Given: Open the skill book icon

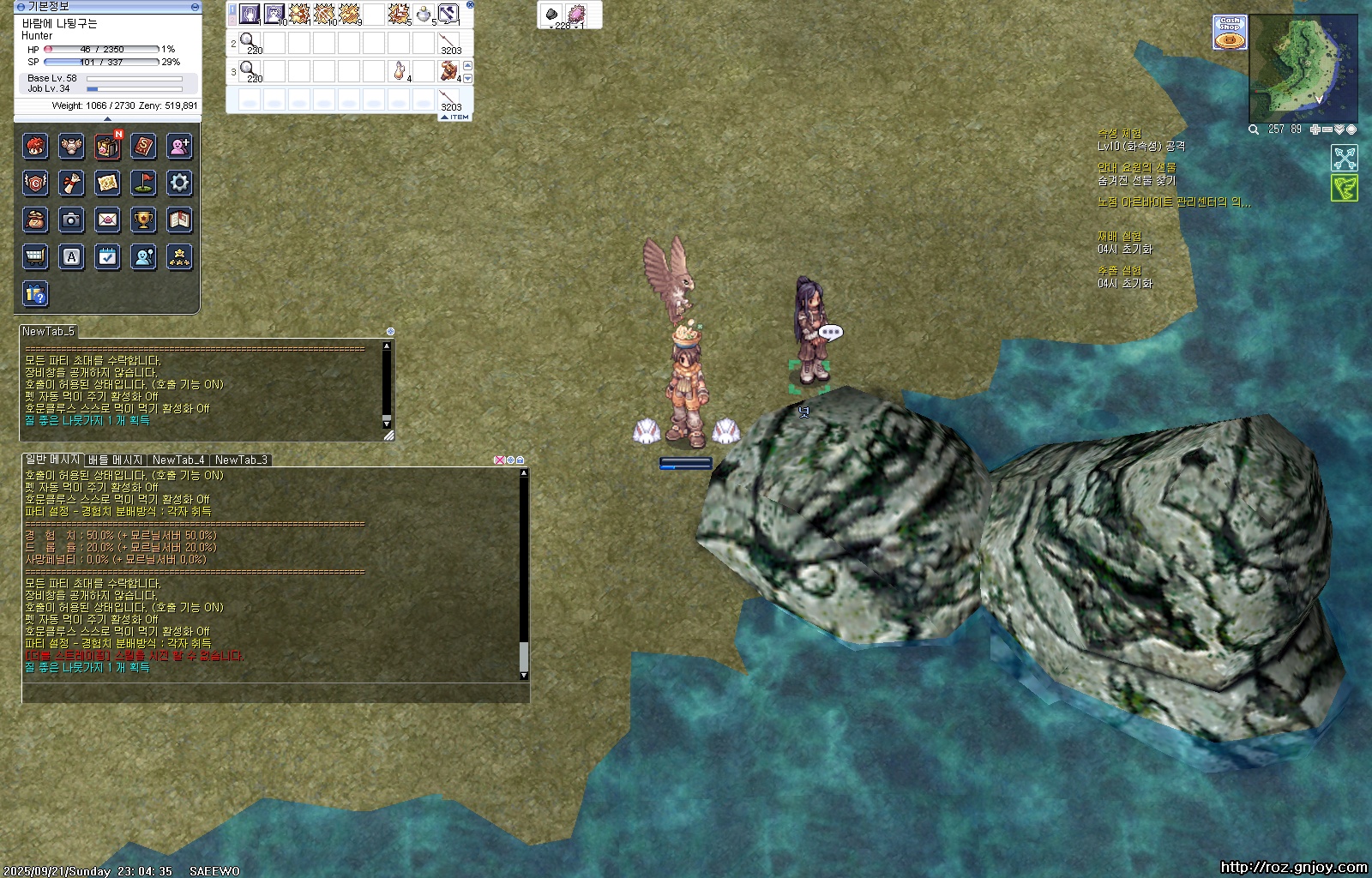Looking at the screenshot, I should (143, 147).
